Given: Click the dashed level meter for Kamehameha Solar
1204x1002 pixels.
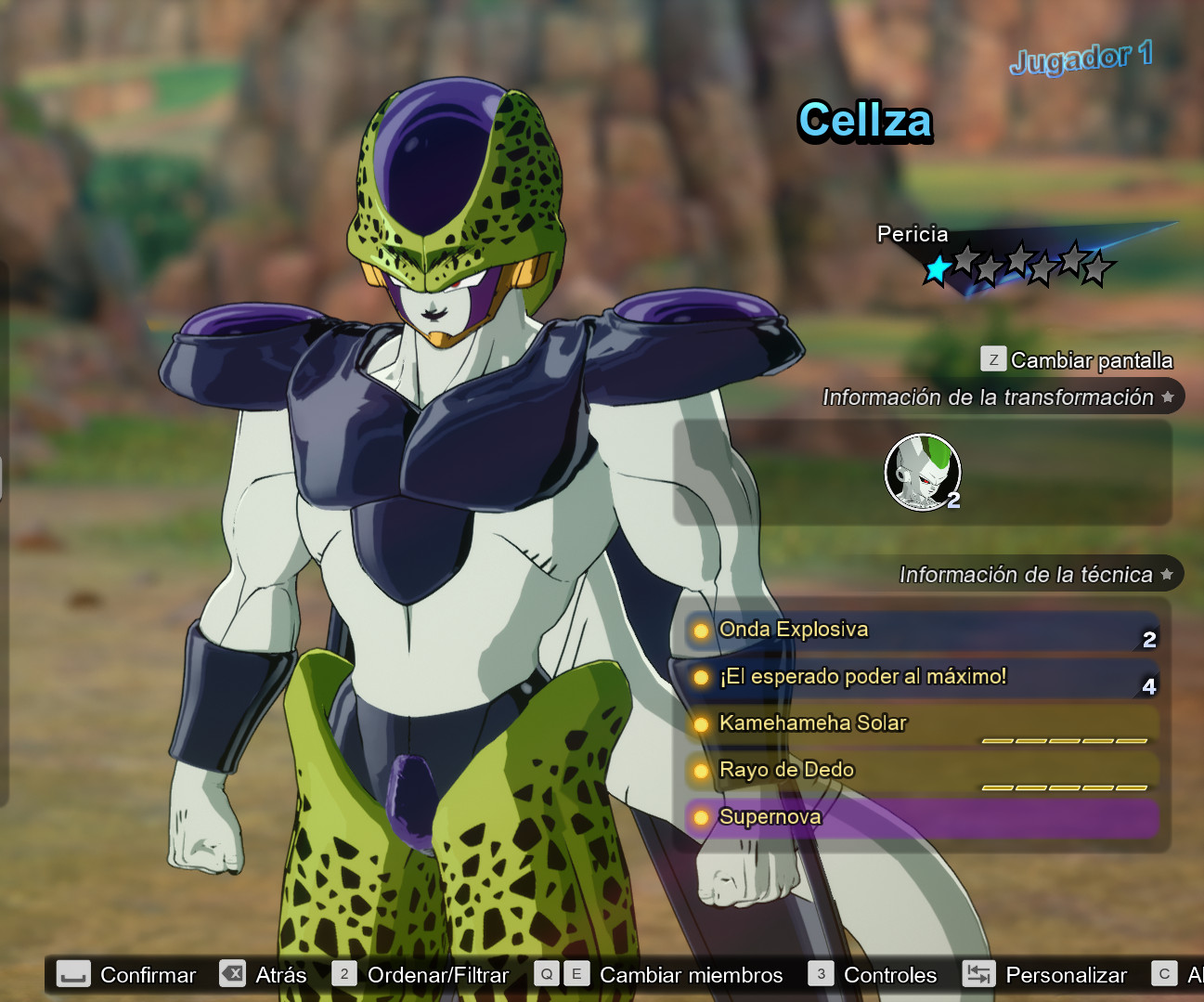Looking at the screenshot, I should tap(1064, 743).
